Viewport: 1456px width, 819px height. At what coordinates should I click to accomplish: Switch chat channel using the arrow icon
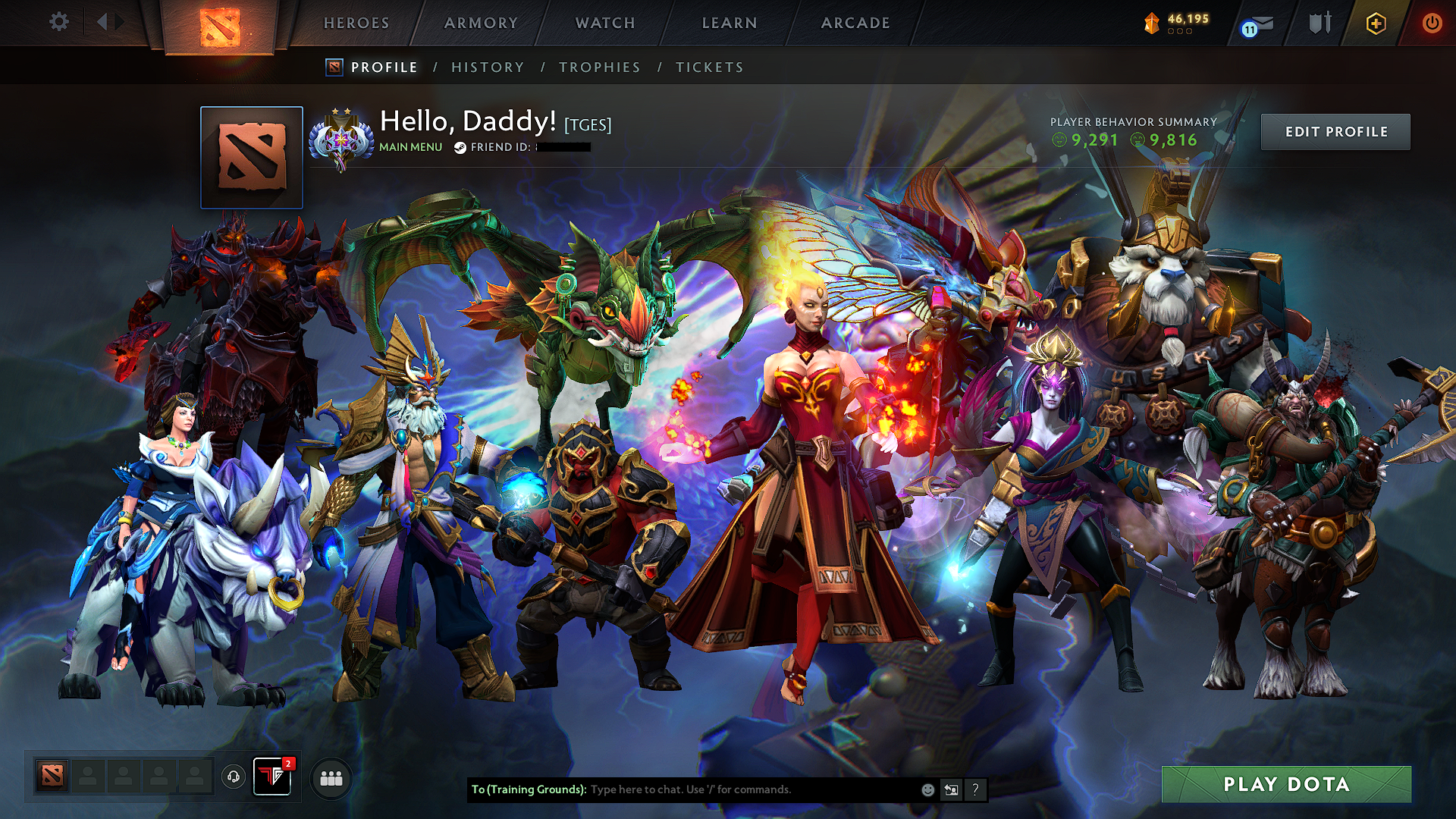click(x=951, y=789)
